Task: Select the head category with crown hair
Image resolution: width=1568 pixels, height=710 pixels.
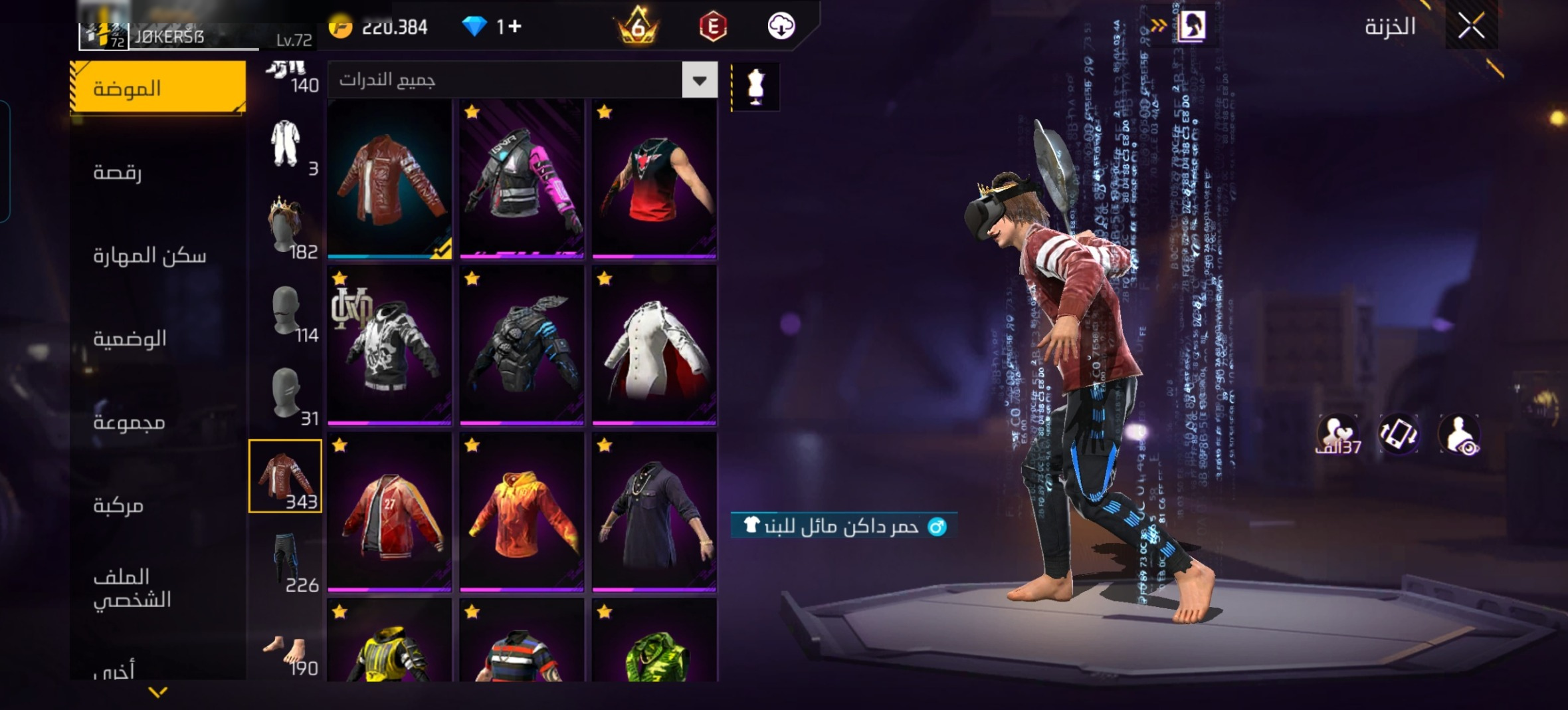Action: 286,226
